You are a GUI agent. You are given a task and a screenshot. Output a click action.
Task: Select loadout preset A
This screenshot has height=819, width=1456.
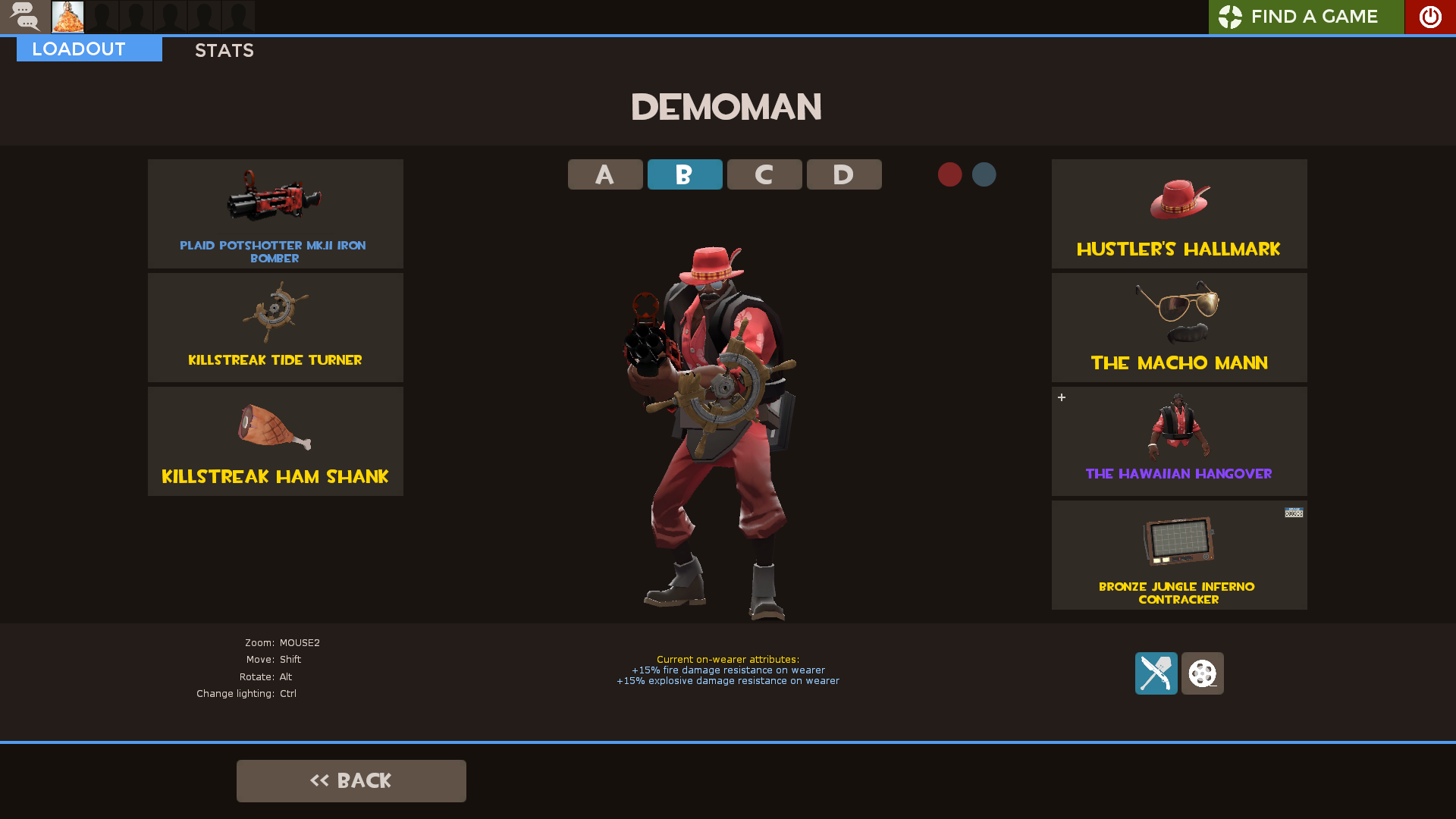(x=604, y=174)
